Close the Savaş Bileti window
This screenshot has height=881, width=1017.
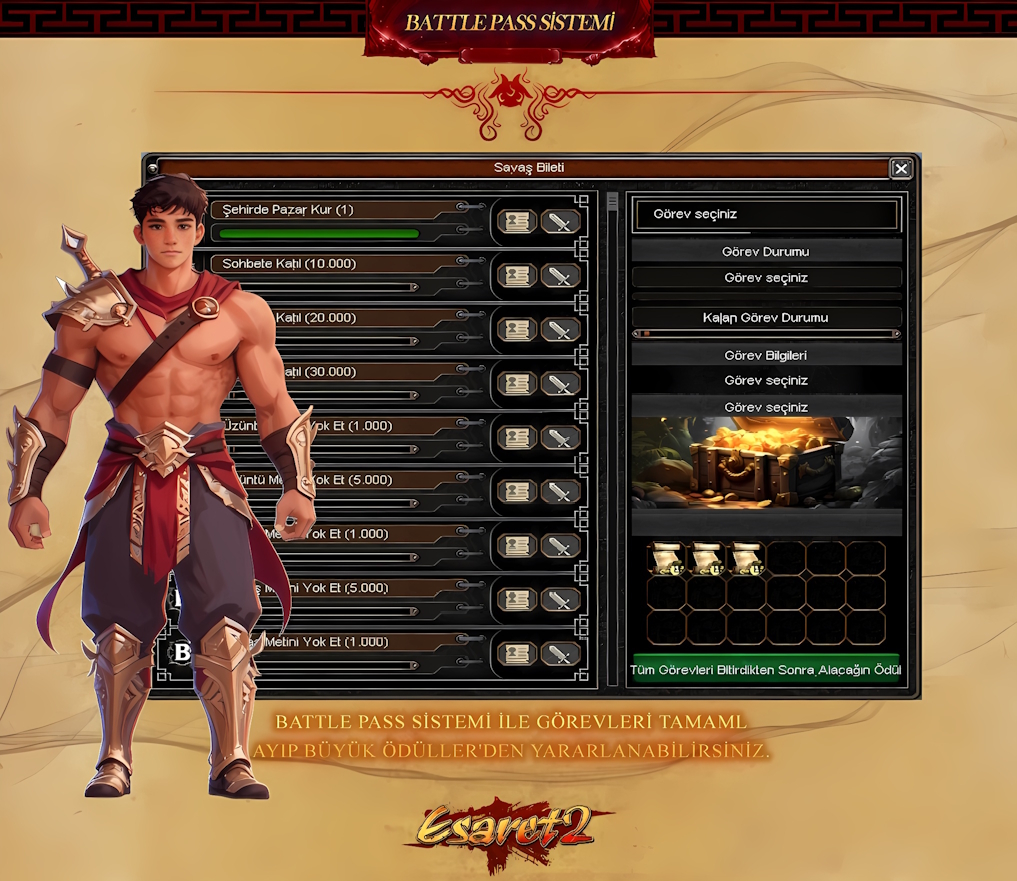click(901, 169)
